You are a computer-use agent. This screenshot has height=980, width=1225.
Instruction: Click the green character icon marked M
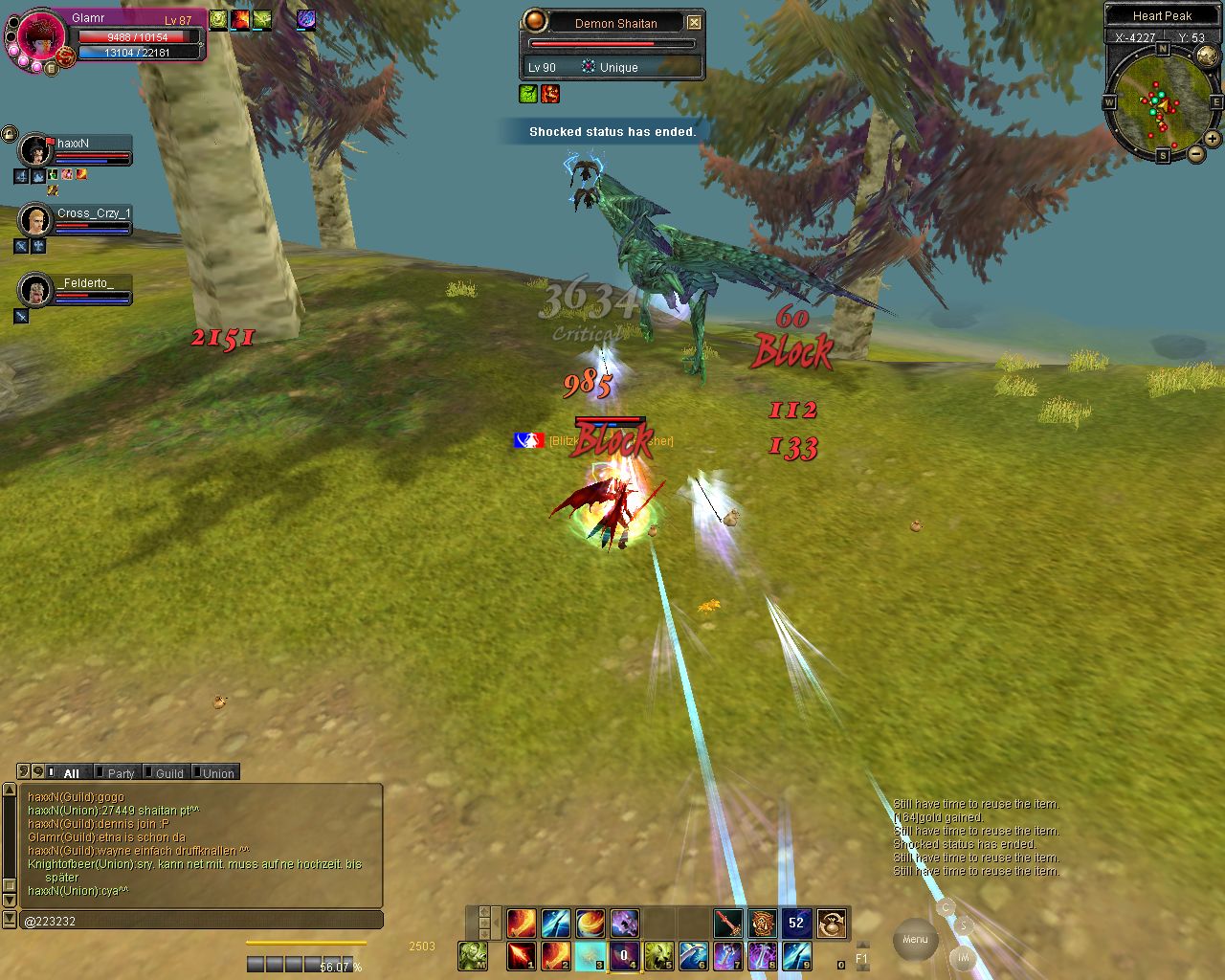472,955
